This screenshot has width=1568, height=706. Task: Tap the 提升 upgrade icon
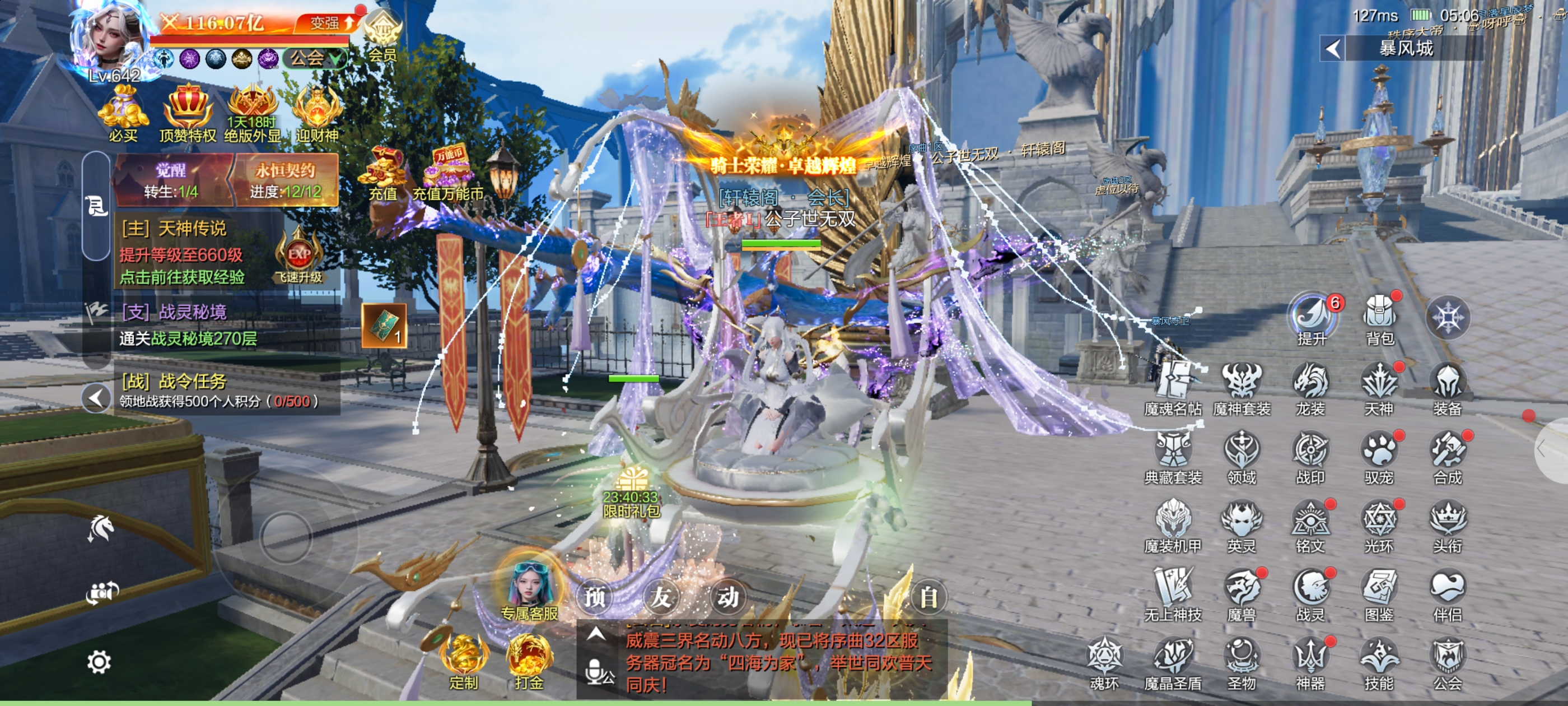(x=1311, y=318)
